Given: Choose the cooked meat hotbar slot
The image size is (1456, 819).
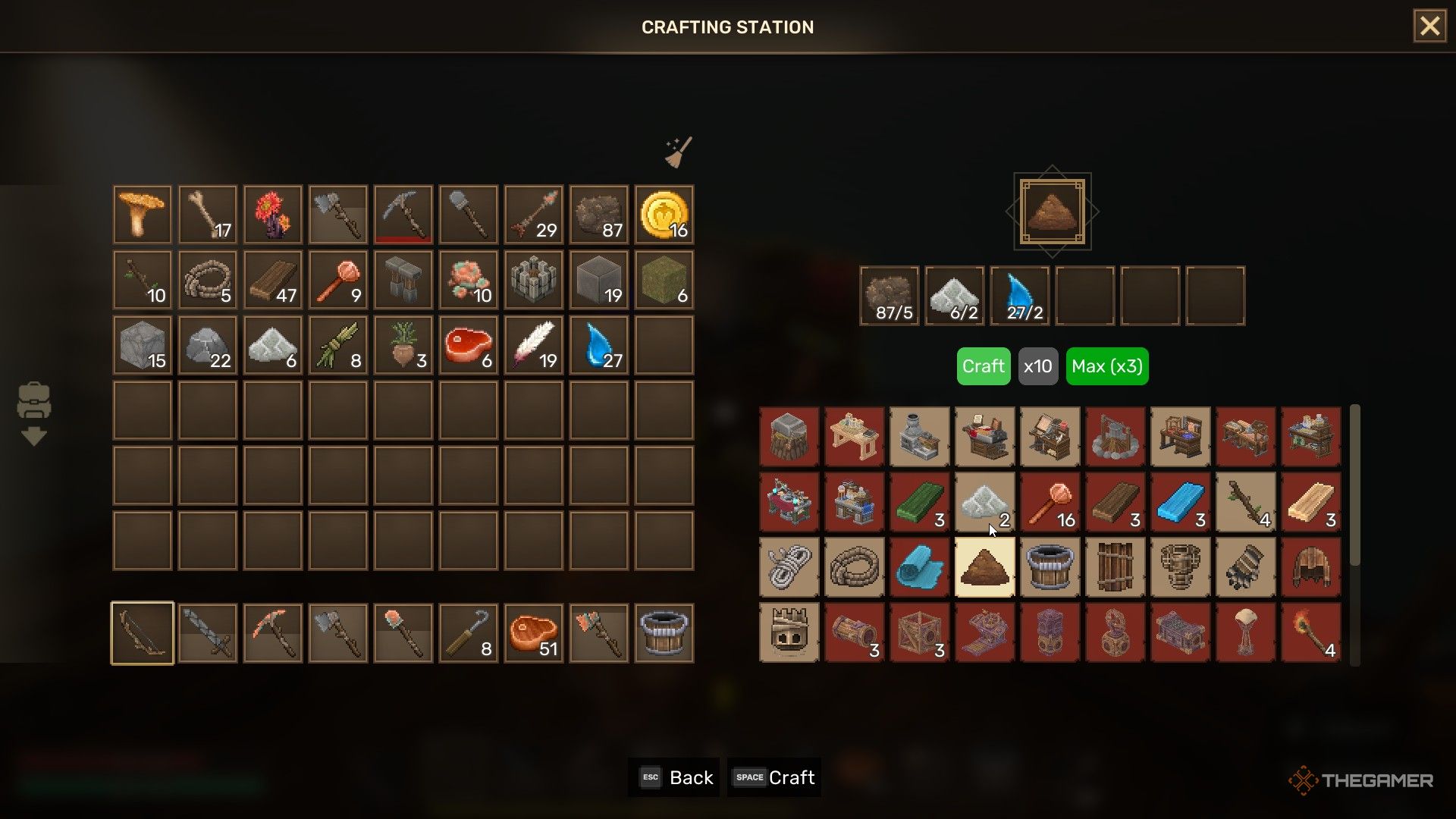Looking at the screenshot, I should coord(533,633).
